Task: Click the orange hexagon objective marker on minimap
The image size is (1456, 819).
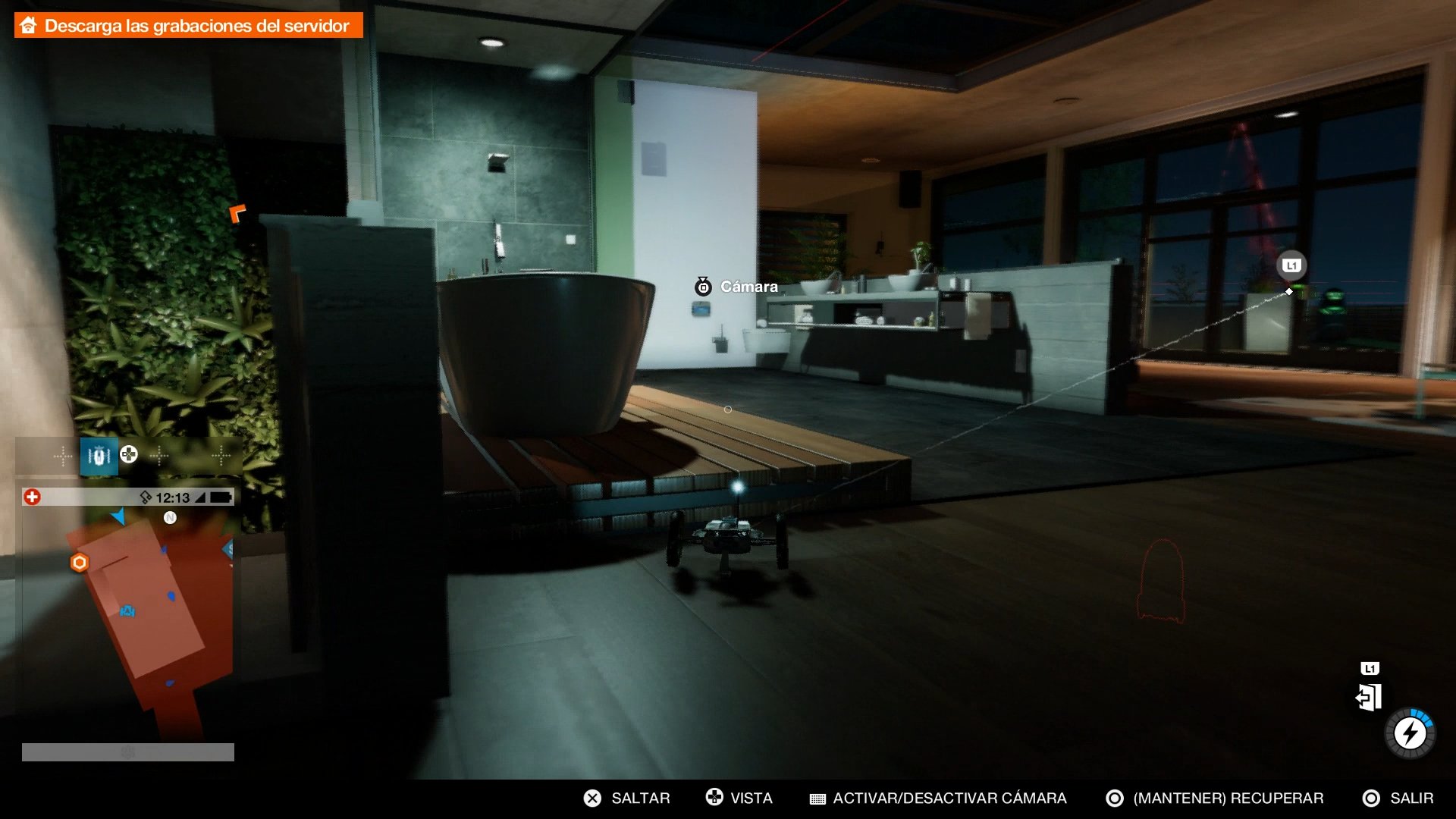Action: pos(79,563)
